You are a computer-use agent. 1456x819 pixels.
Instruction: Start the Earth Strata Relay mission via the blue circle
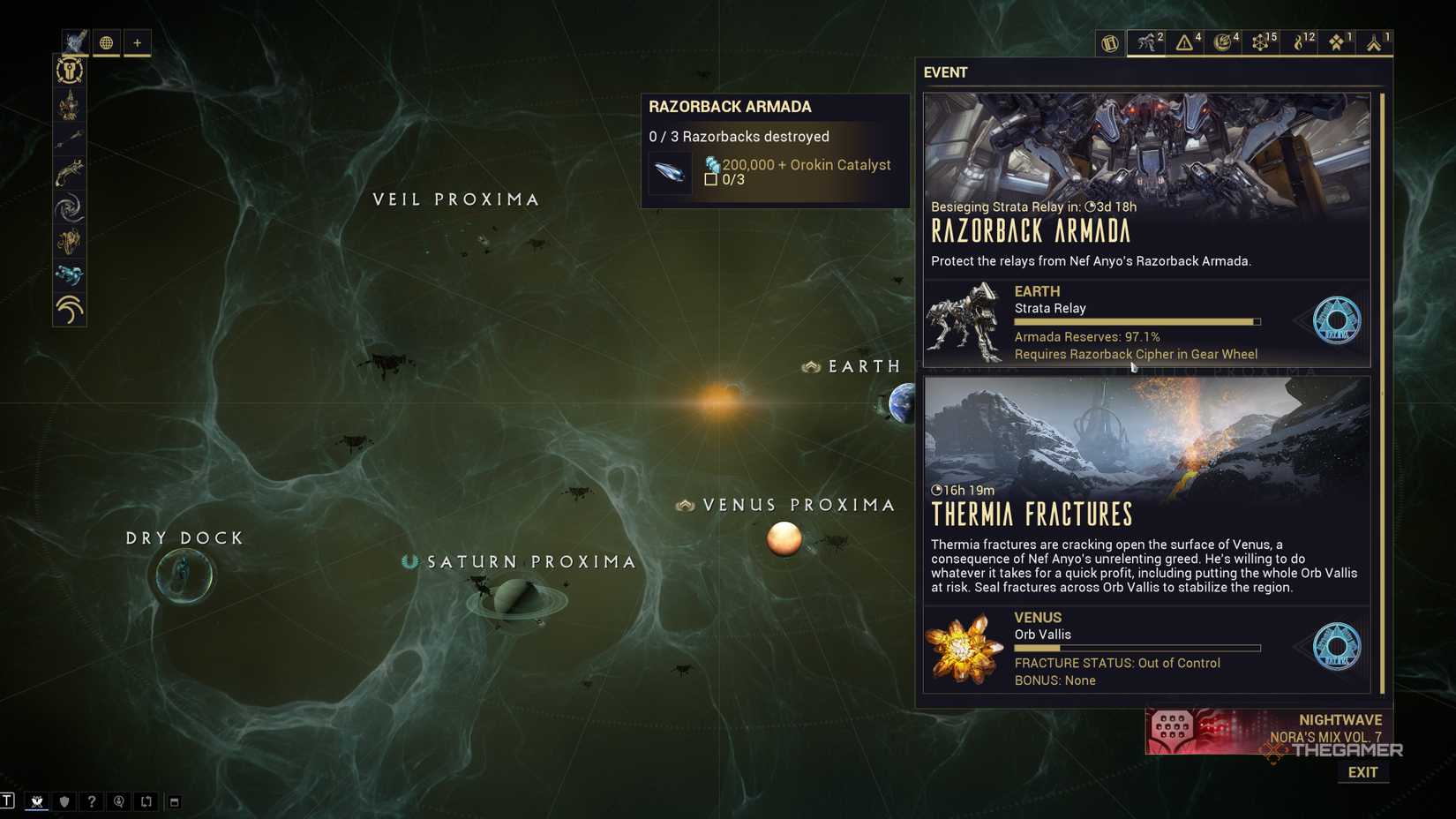(x=1338, y=321)
